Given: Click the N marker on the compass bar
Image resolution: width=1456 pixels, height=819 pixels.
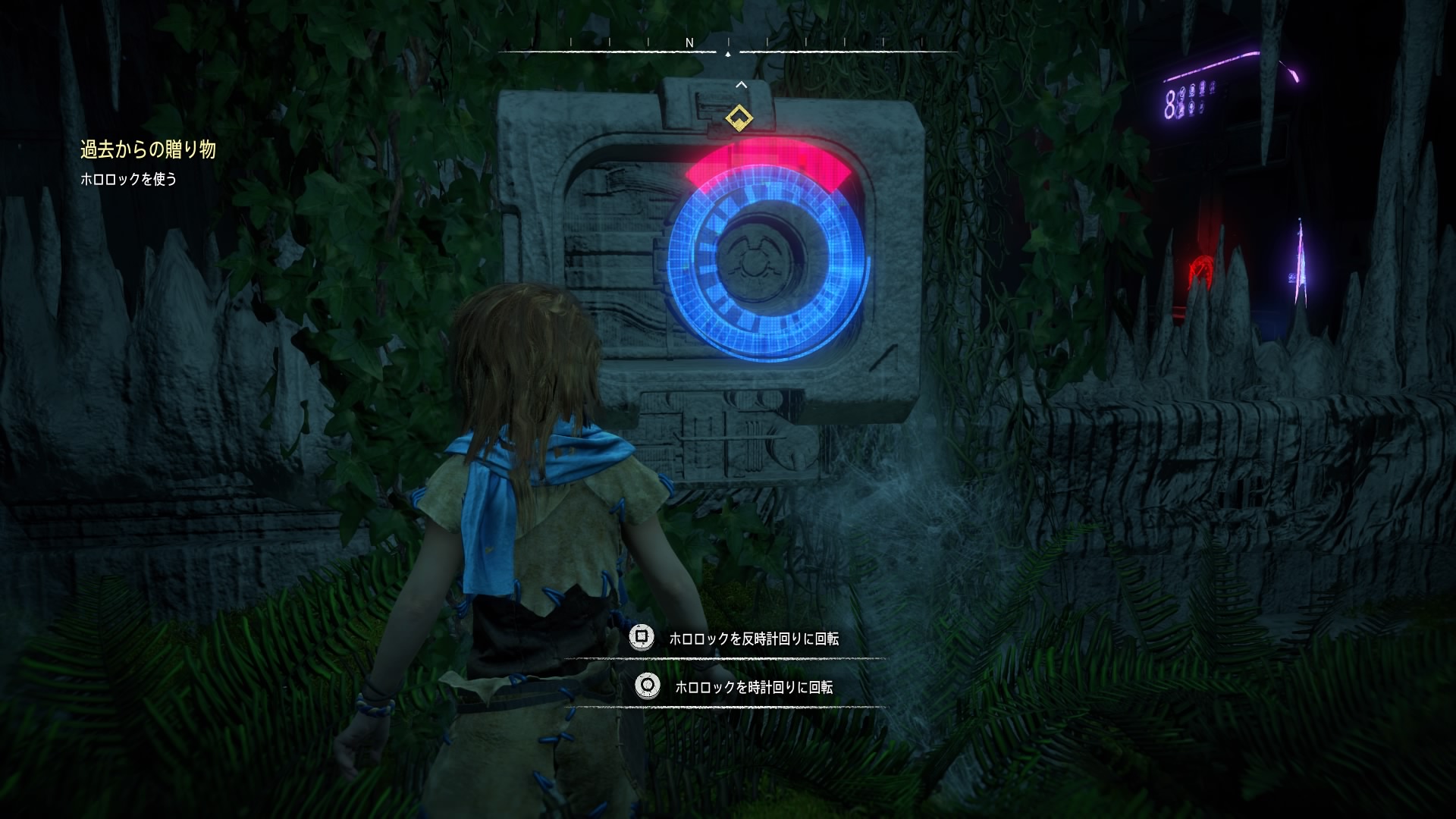Looking at the screenshot, I should click(689, 43).
